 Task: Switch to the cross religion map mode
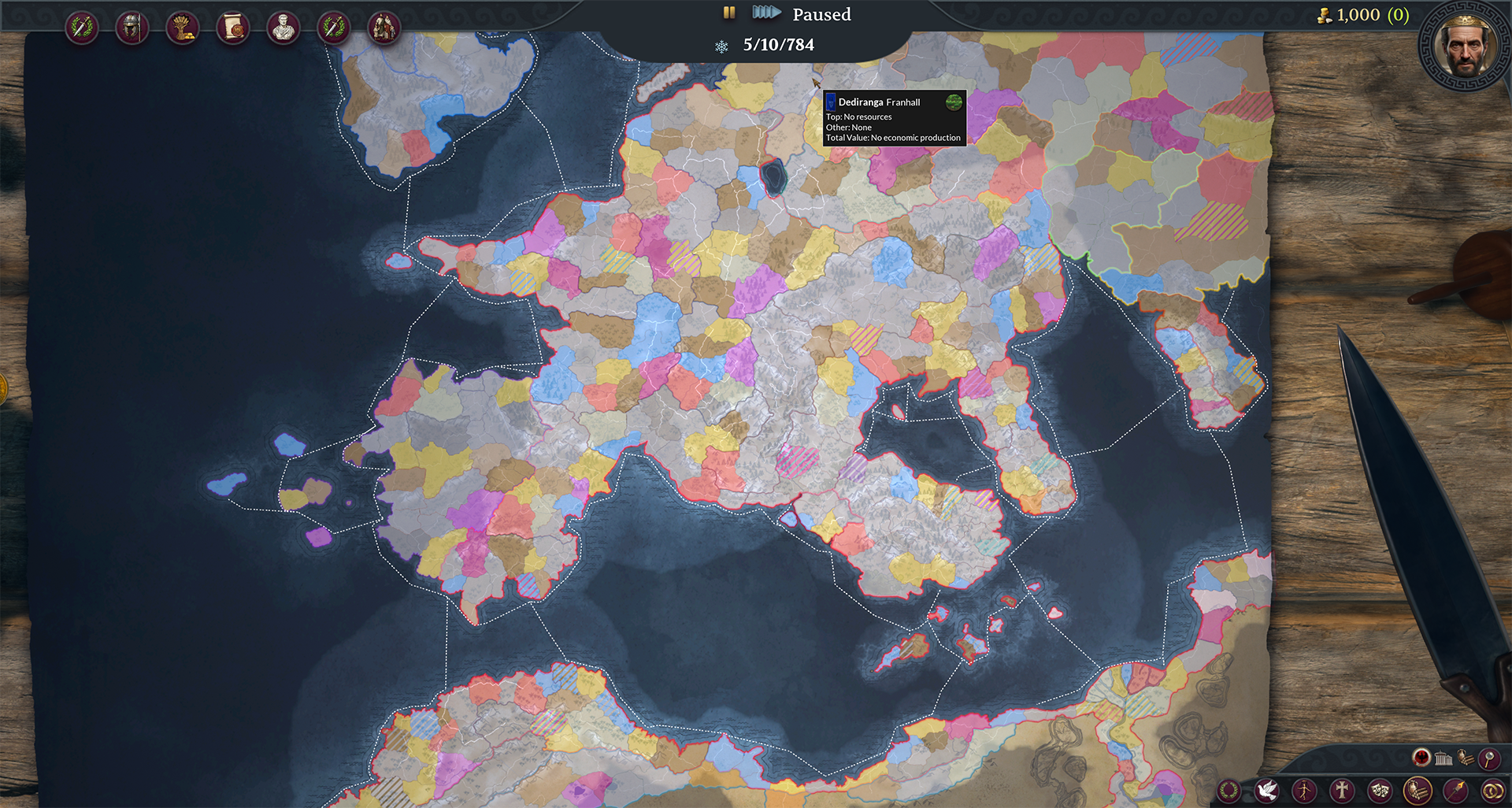(1342, 790)
